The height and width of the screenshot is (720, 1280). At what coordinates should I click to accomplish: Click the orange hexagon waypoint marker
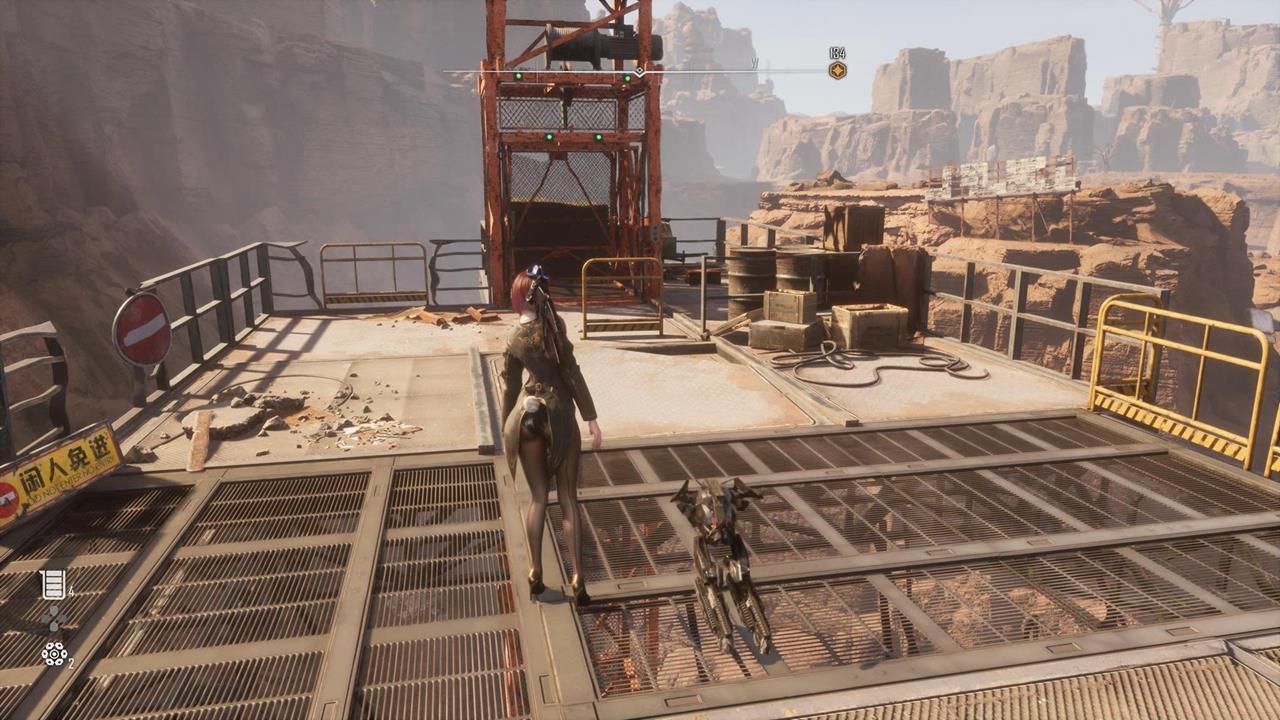pos(837,70)
